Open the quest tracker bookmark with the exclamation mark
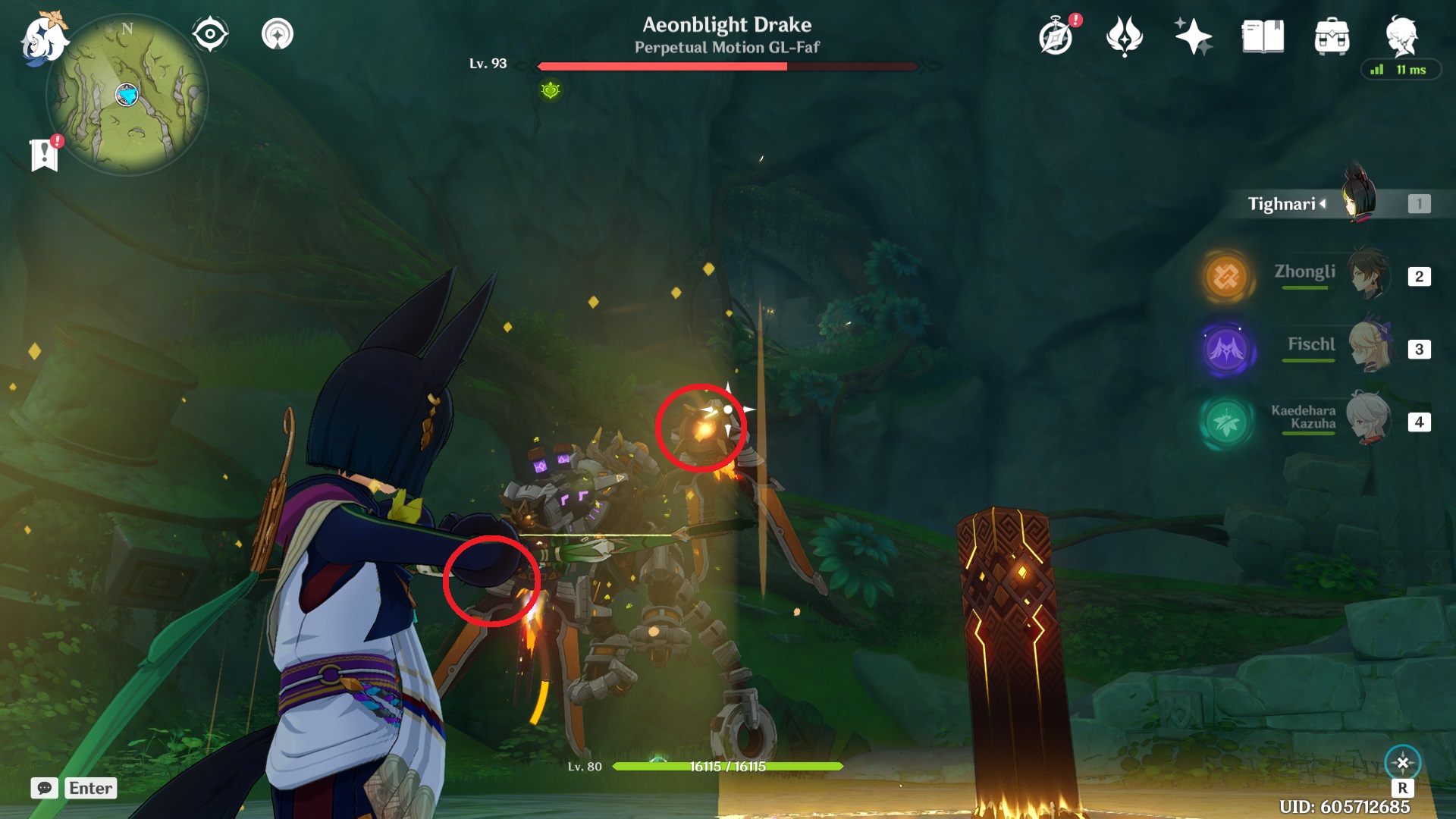The width and height of the screenshot is (1456, 819). pos(45,155)
